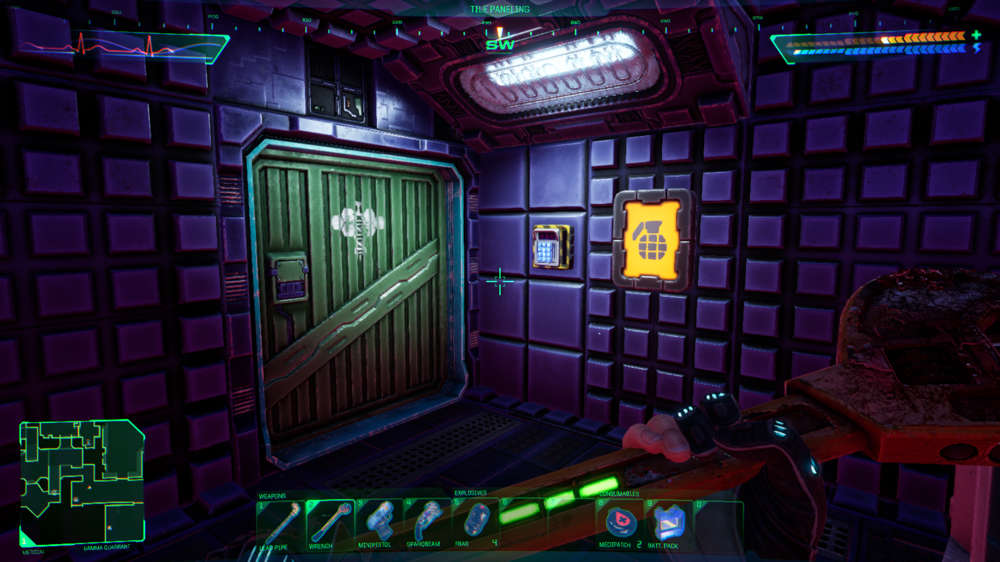
Task: Equip the Wrench from the hotbar
Action: tap(330, 523)
